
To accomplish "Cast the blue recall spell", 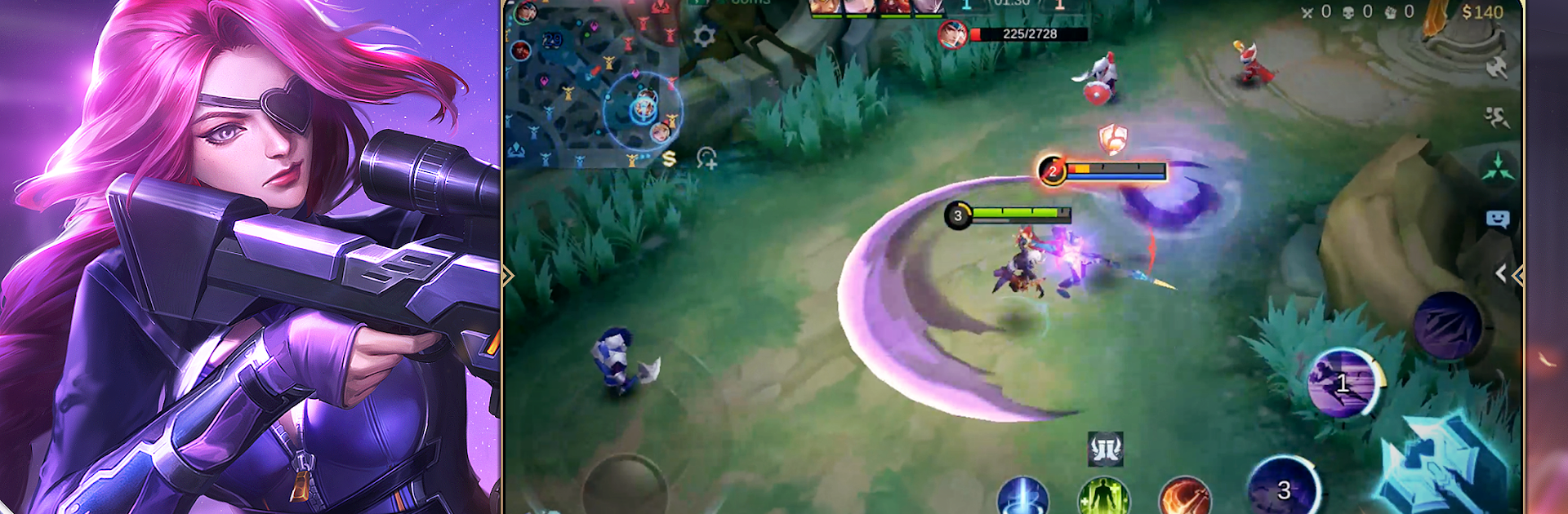I will click(x=1022, y=496).
